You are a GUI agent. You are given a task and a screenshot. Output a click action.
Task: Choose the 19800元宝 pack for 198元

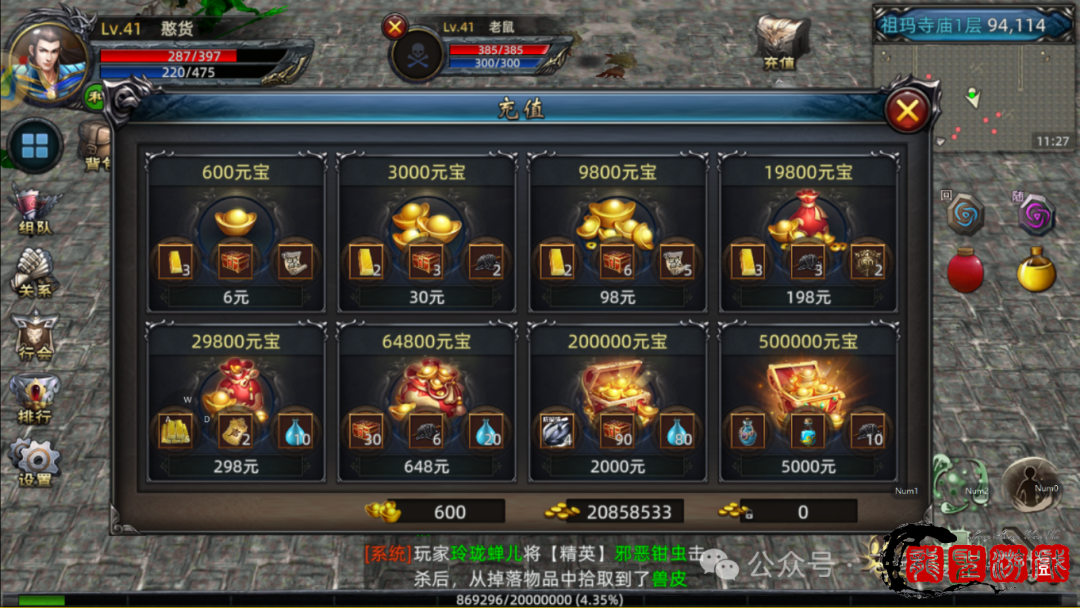click(x=809, y=297)
